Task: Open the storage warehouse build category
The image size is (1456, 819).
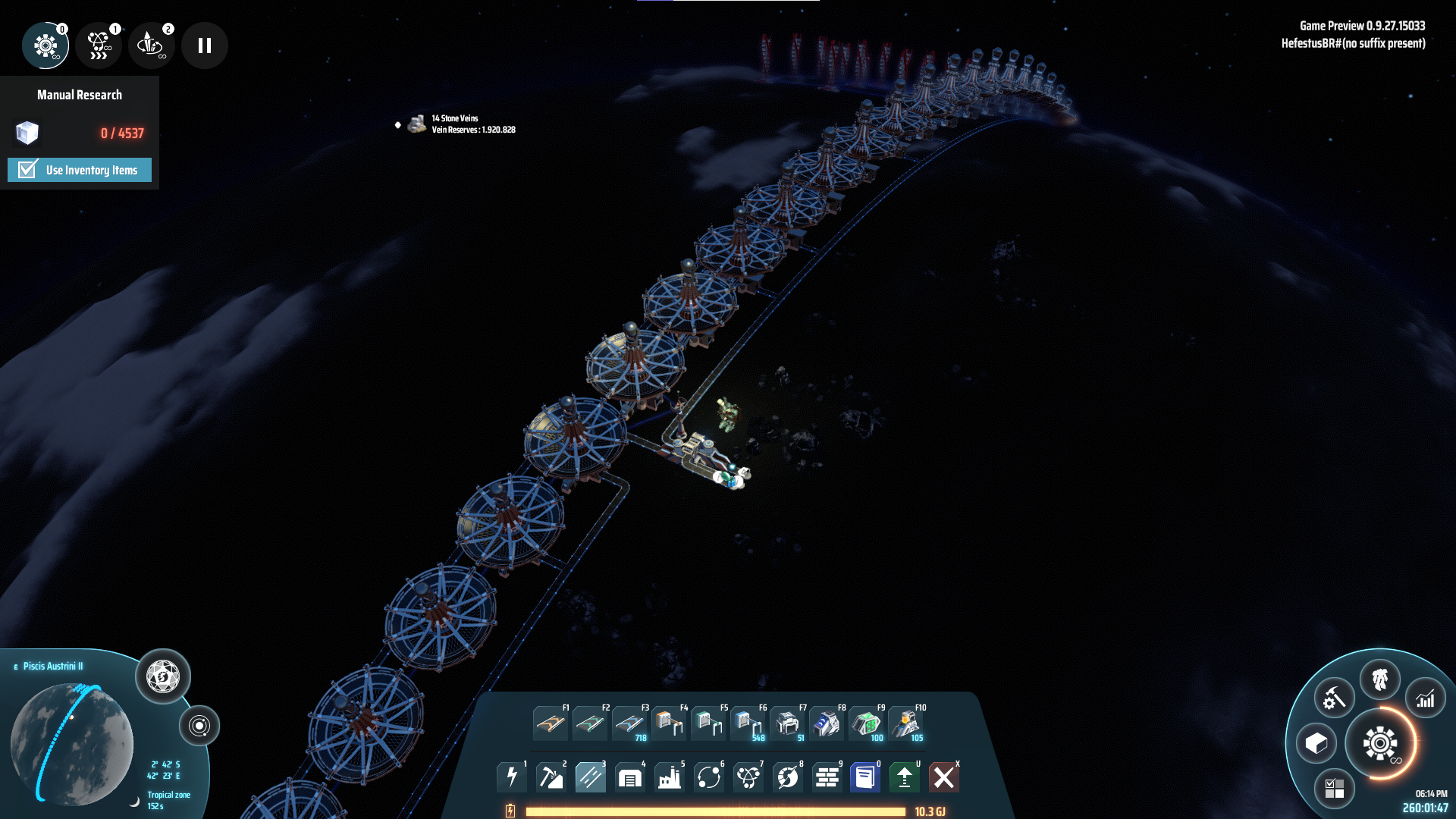Action: 630,777
